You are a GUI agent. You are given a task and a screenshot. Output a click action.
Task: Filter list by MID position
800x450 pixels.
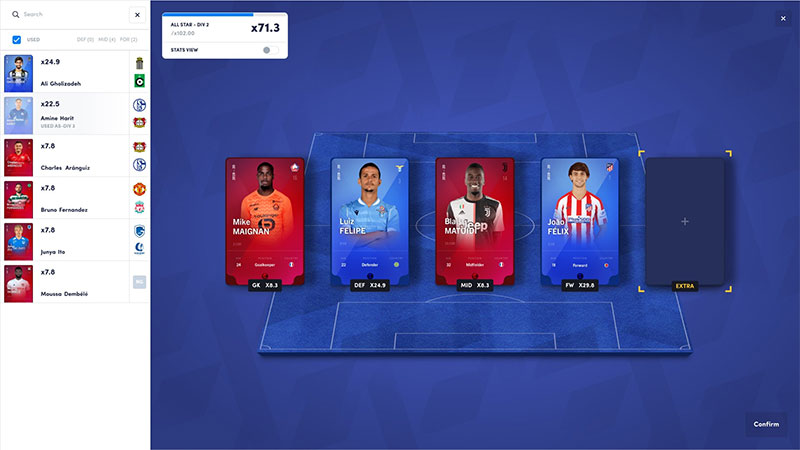coord(106,40)
